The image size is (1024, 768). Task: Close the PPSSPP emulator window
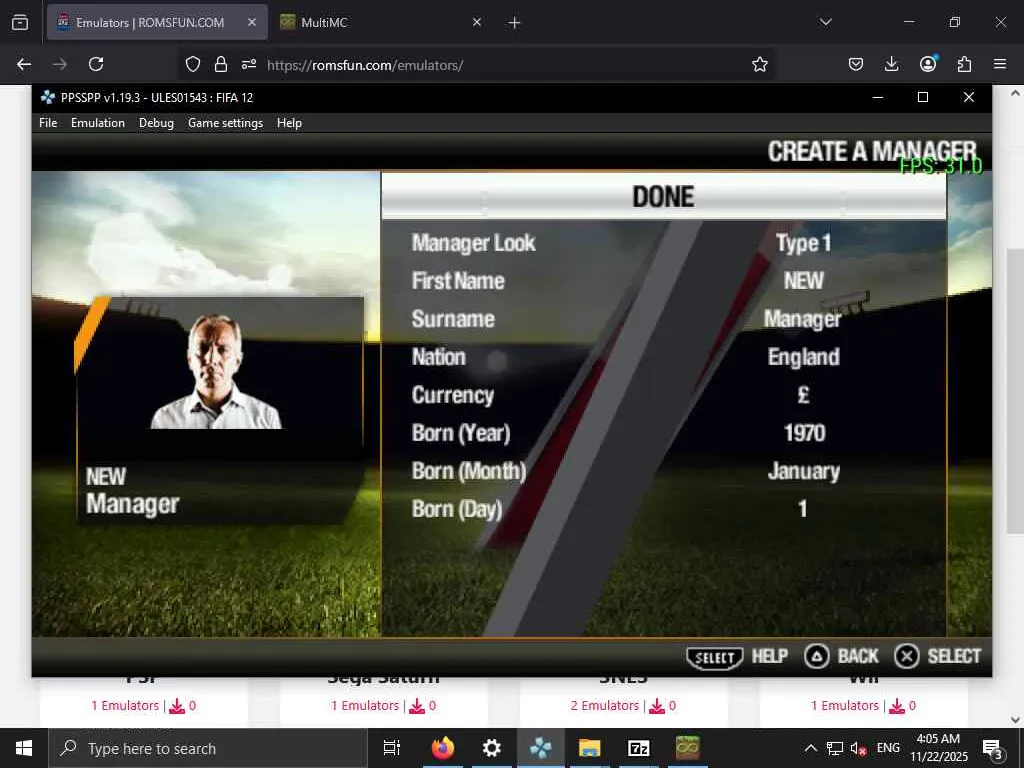[x=968, y=97]
